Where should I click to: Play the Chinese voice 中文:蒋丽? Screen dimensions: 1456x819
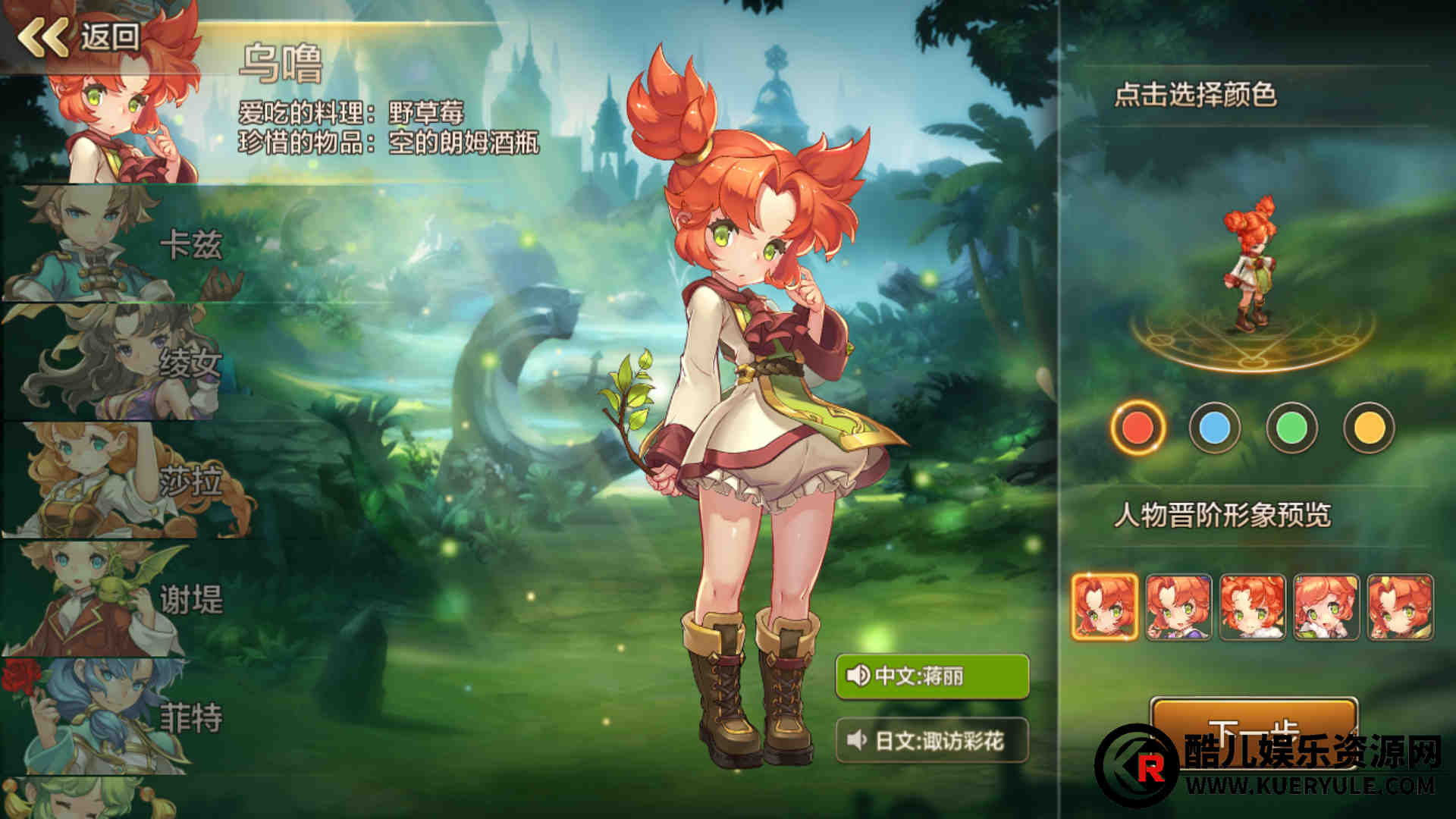coord(932,675)
